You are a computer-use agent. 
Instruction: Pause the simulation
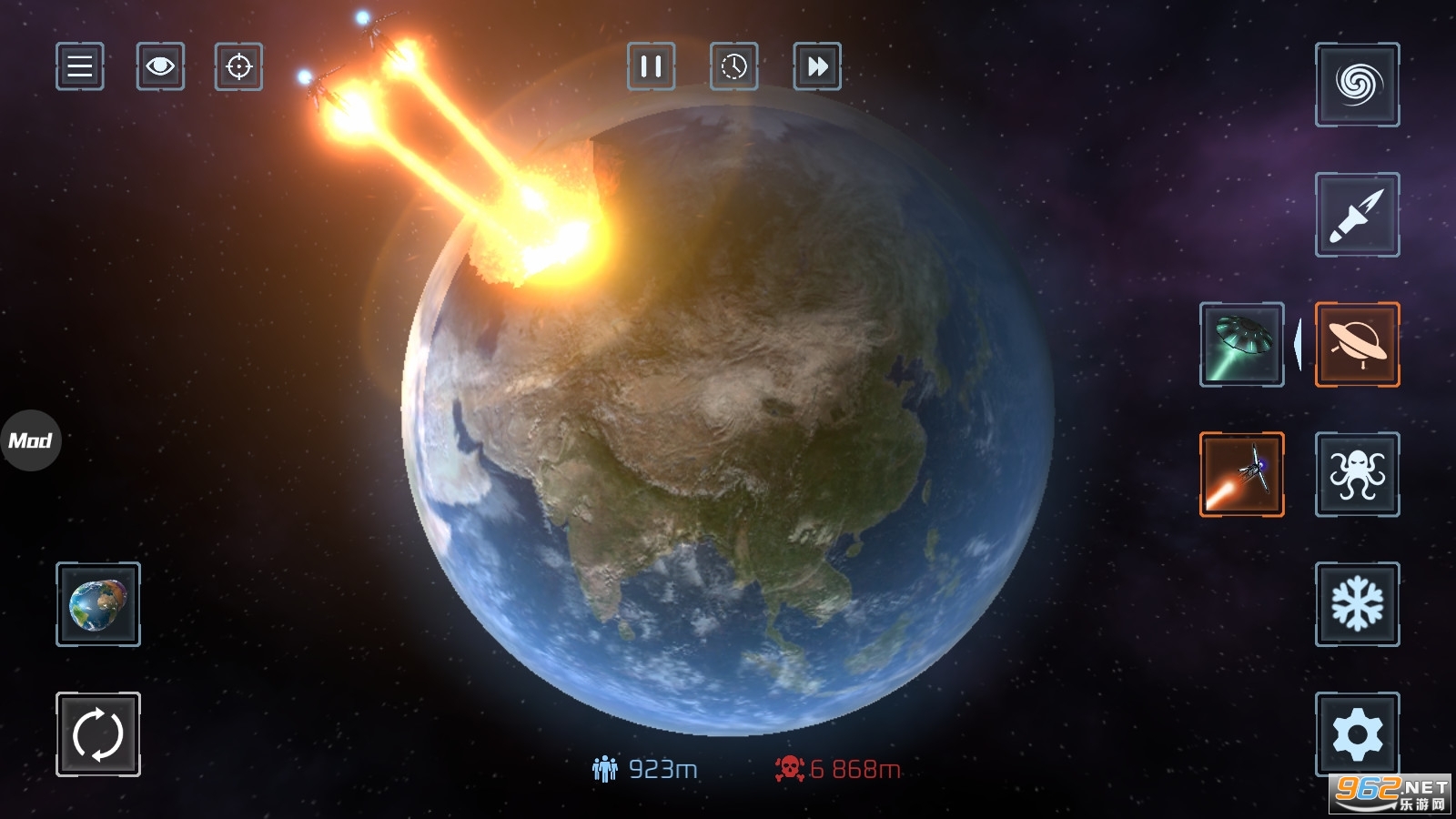pyautogui.click(x=651, y=66)
